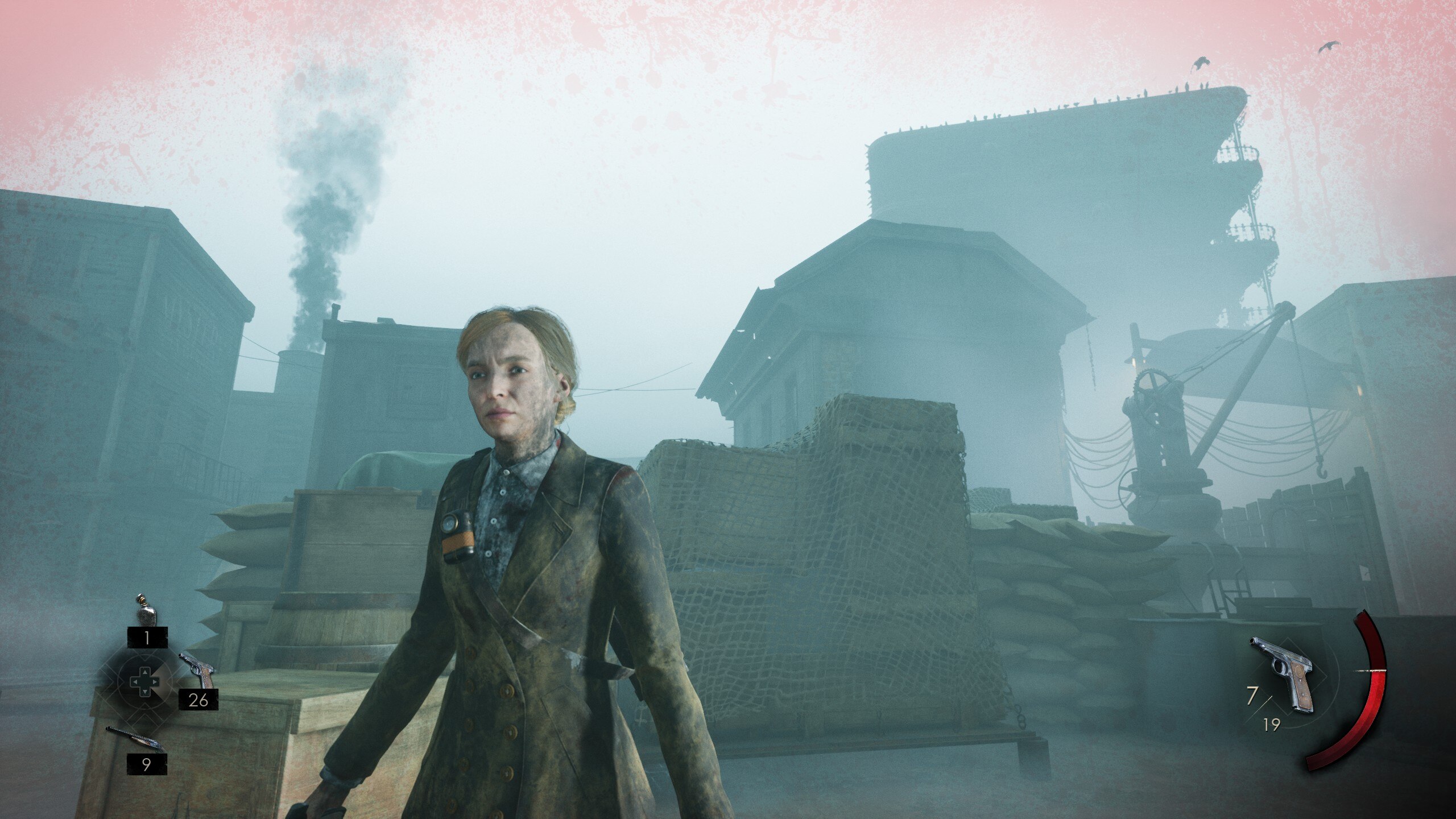Screen dimensions: 1456x819
Task: Click the d-pad selector in the quick-item wheel
Action: [x=144, y=682]
